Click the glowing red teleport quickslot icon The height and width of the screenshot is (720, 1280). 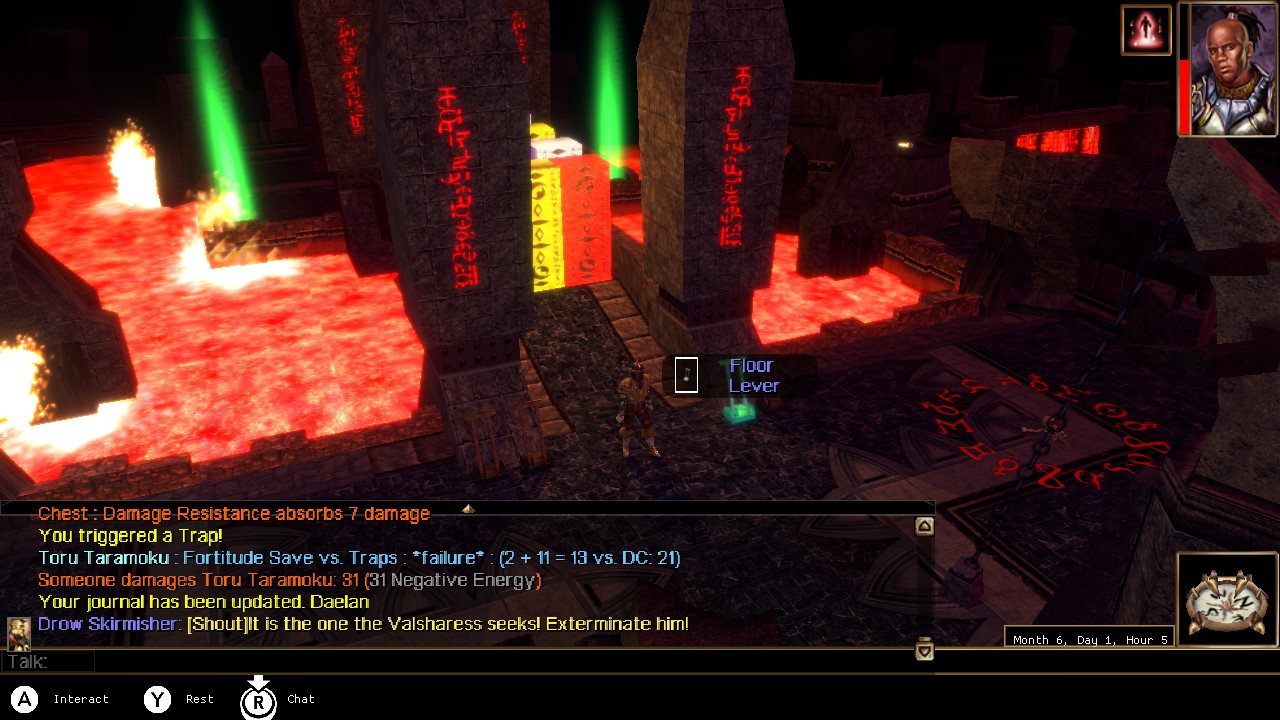click(x=1145, y=30)
